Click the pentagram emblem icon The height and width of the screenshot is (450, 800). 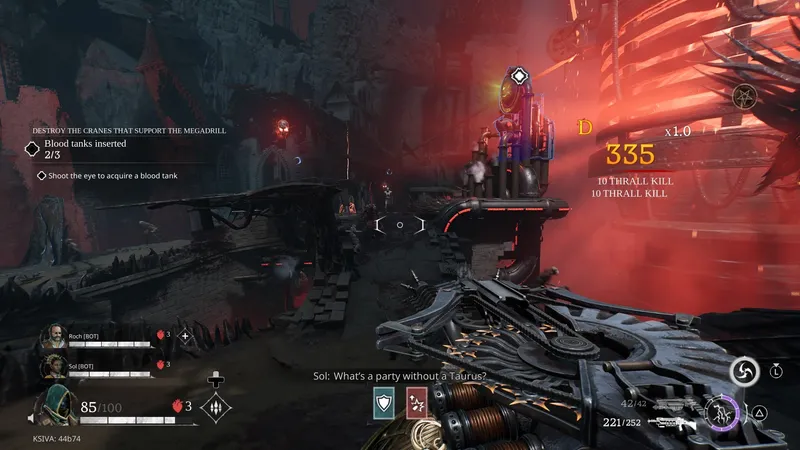tap(743, 97)
